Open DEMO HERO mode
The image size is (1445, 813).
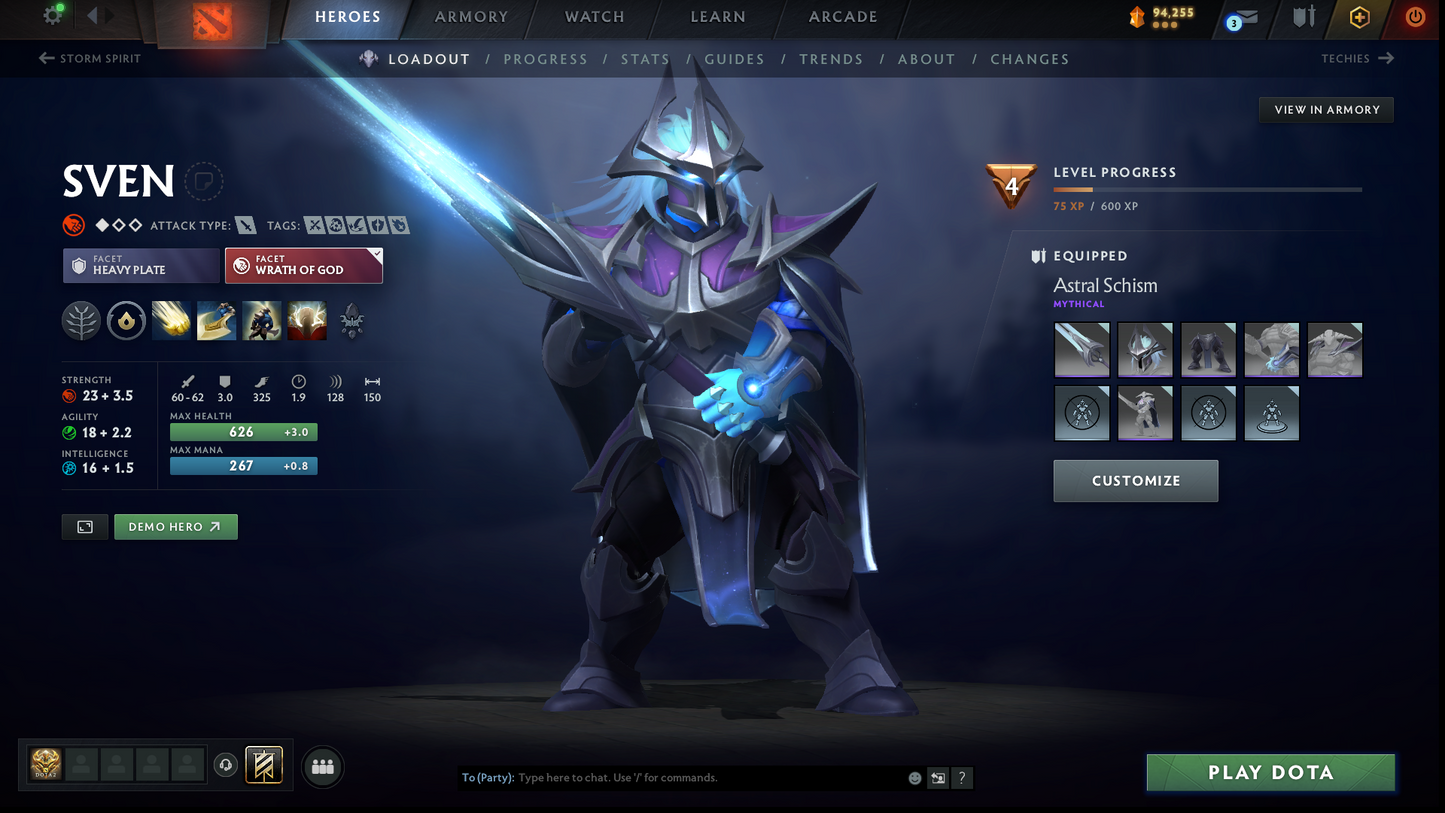(x=176, y=526)
